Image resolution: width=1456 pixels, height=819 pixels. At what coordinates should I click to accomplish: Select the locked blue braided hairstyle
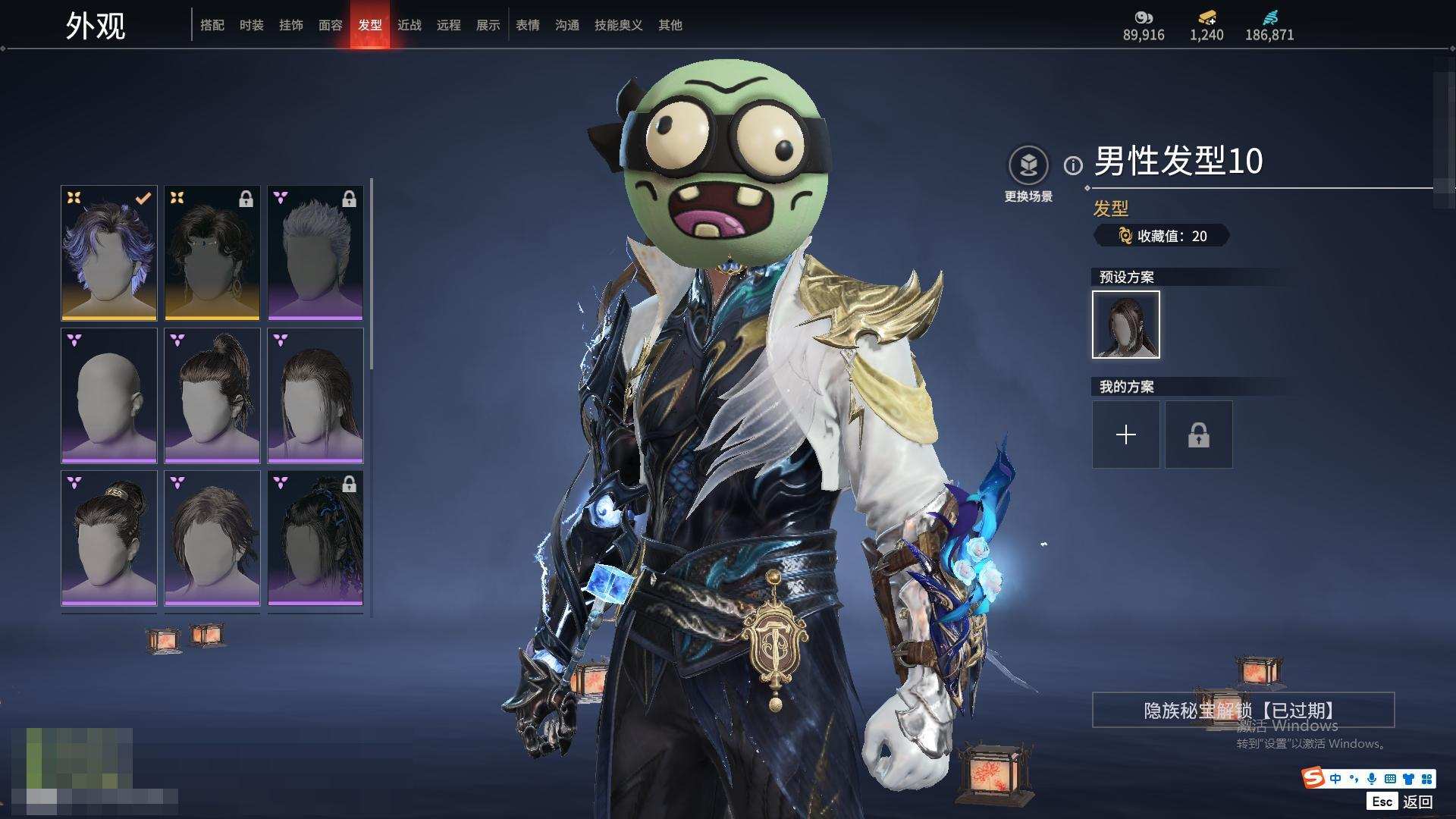click(x=315, y=538)
